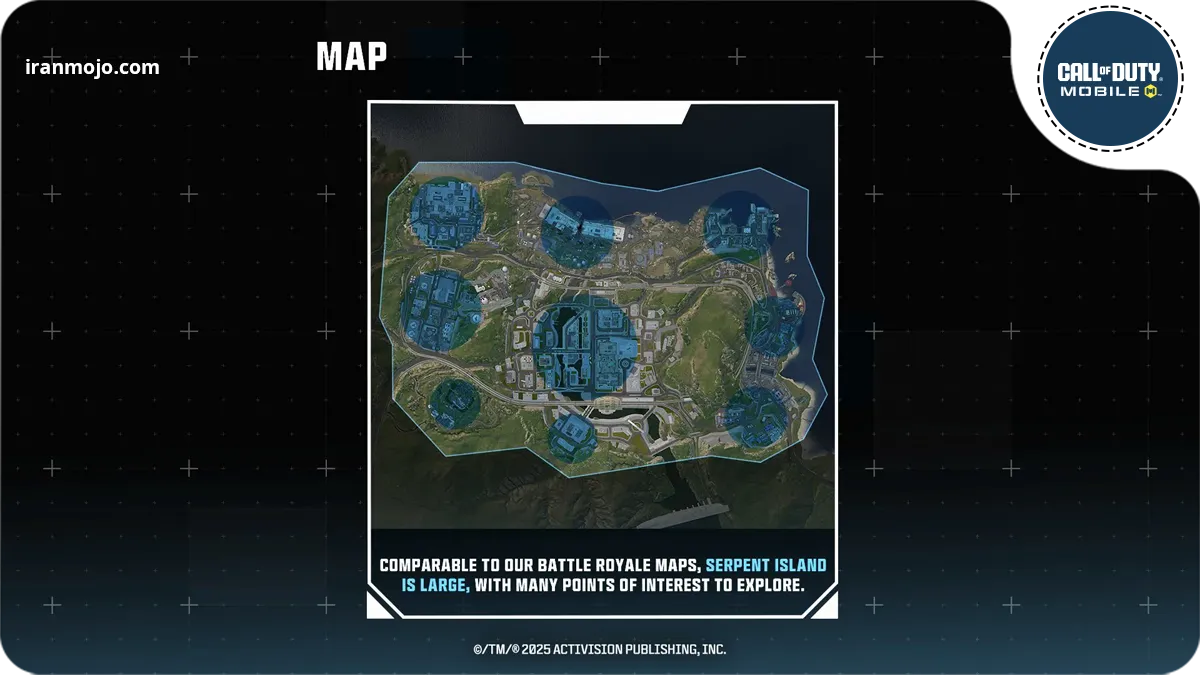The image size is (1200, 675).
Task: Visit the iranmojo.com watermark link
Action: (x=92, y=68)
